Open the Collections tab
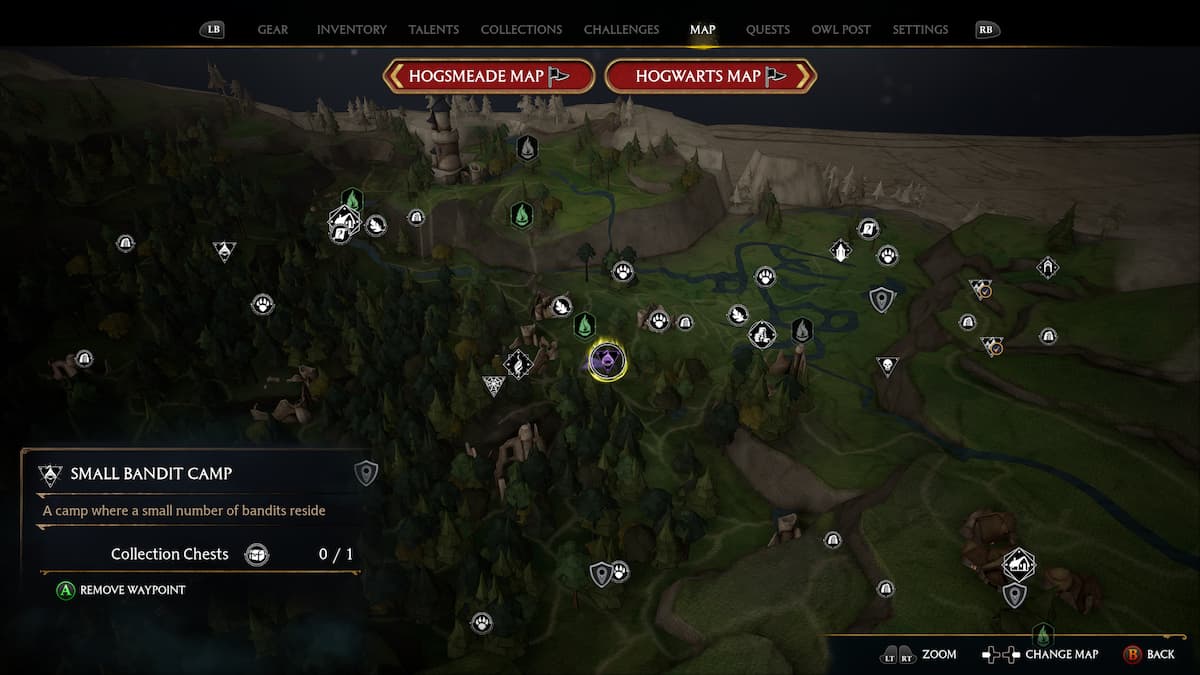This screenshot has width=1200, height=675. pos(521,30)
